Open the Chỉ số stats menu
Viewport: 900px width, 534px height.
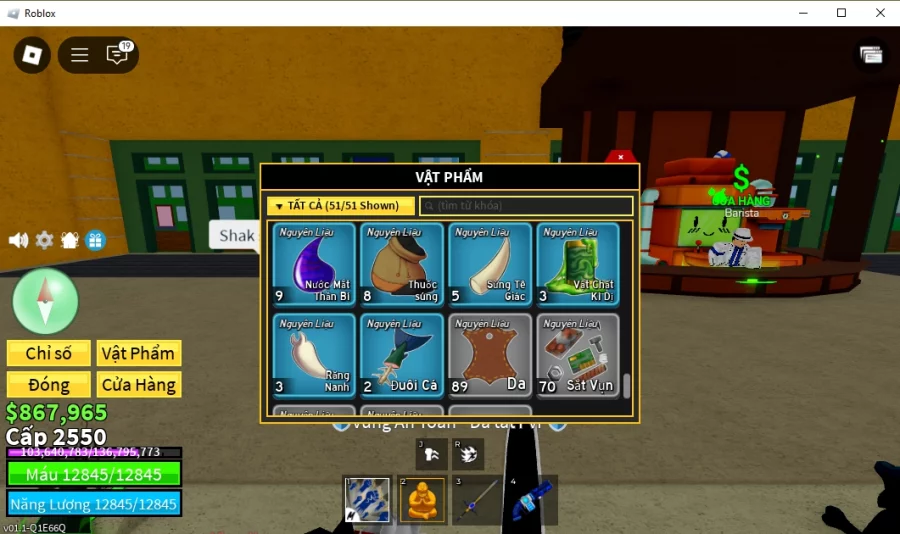click(x=48, y=353)
